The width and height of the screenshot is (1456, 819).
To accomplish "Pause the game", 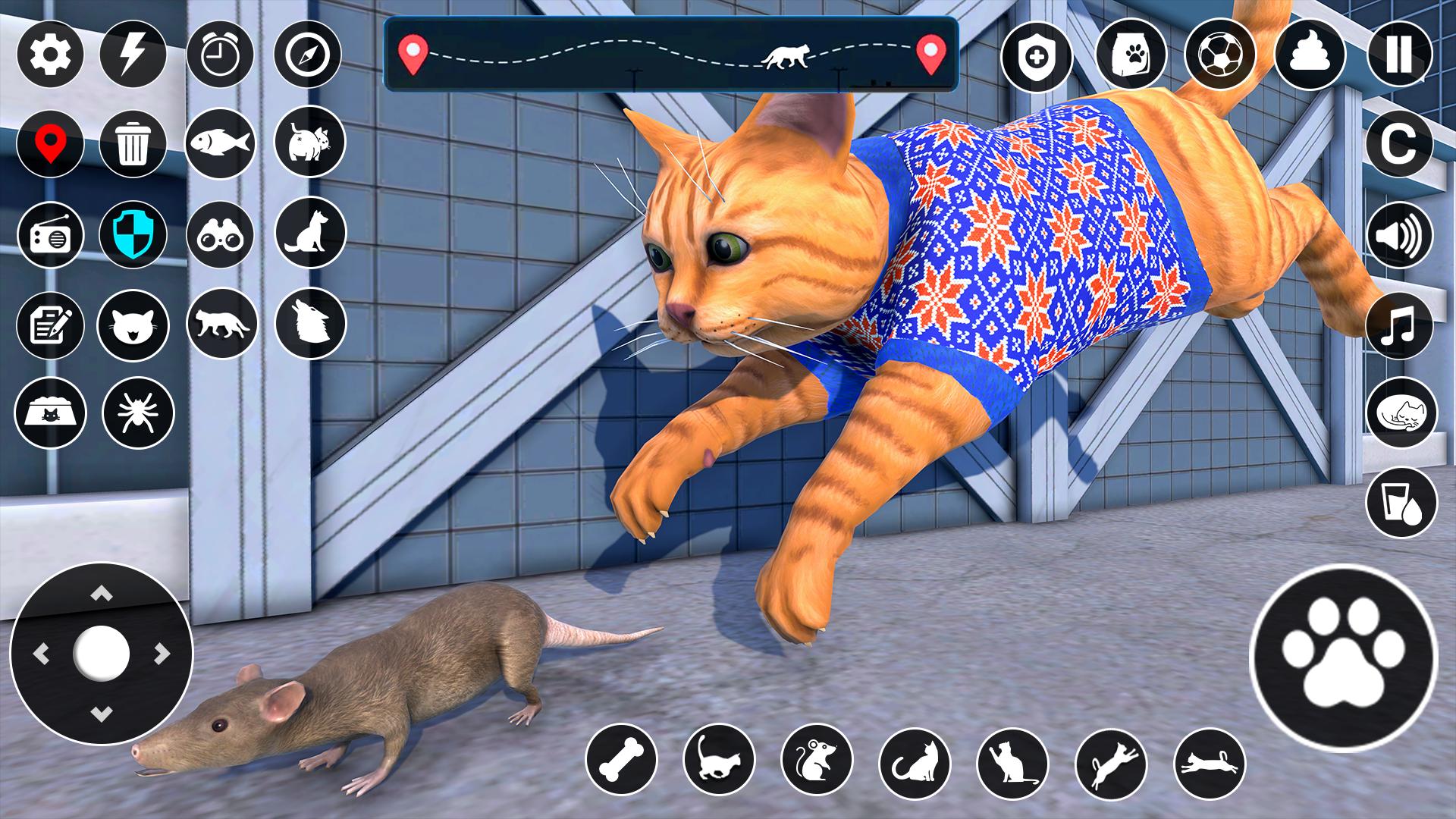I will (x=1400, y=55).
